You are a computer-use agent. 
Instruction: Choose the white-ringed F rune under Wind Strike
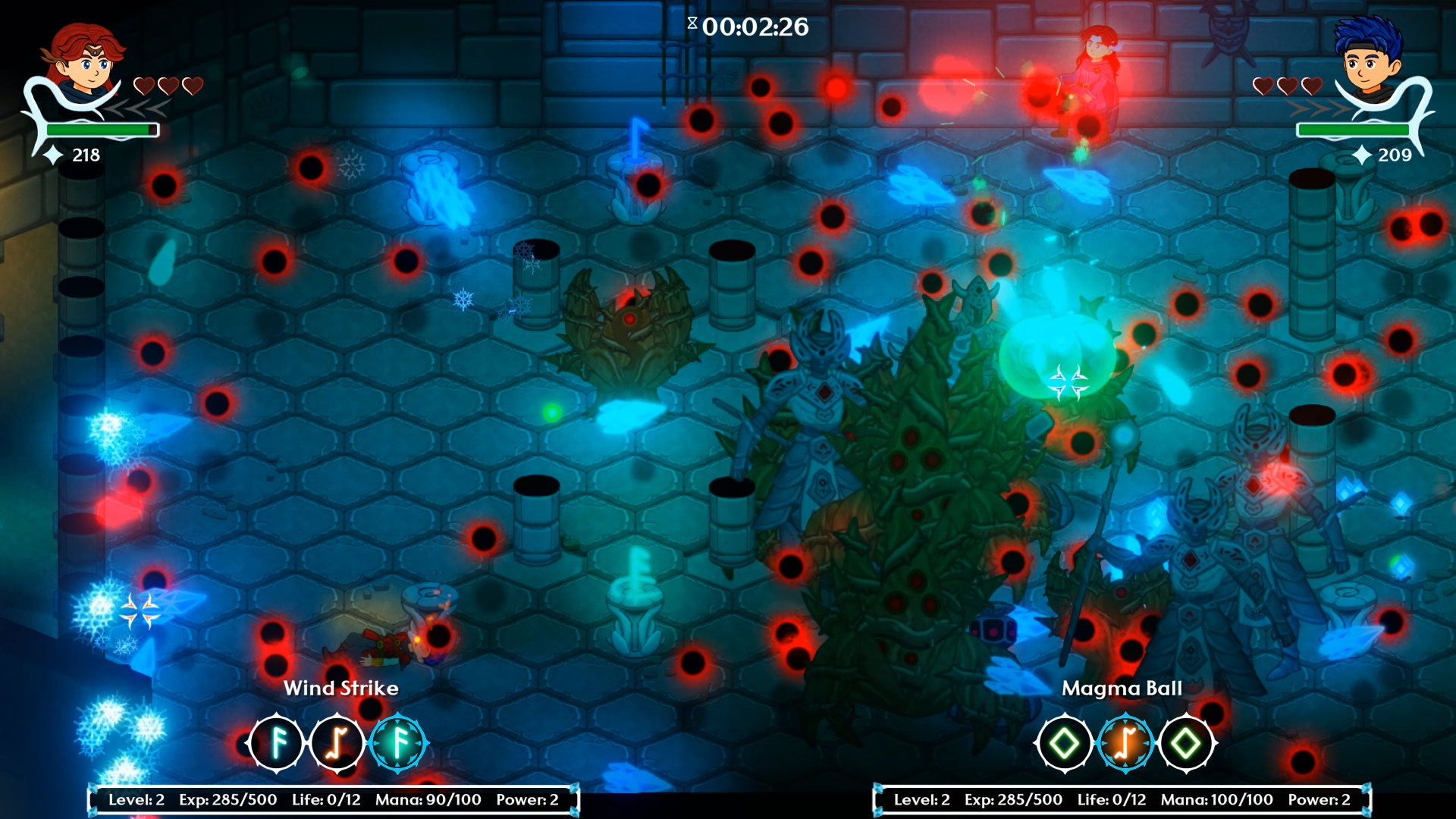click(277, 743)
